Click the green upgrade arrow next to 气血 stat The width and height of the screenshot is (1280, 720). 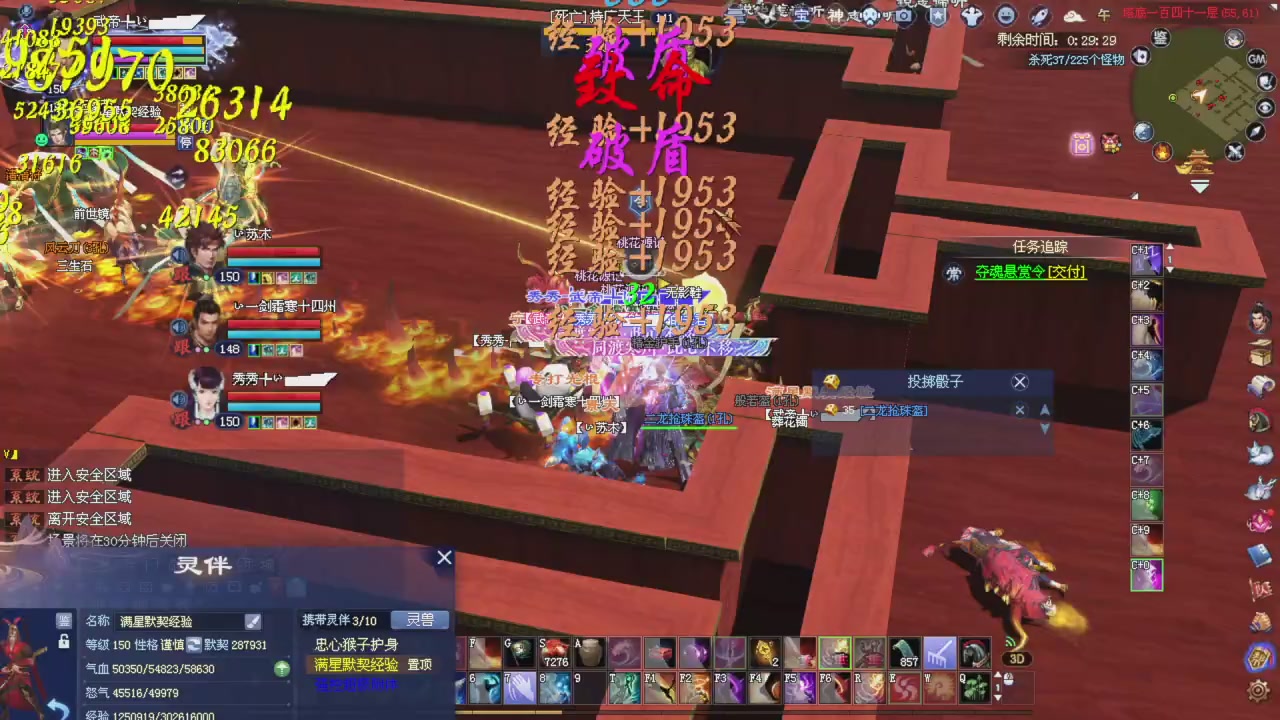(x=282, y=668)
